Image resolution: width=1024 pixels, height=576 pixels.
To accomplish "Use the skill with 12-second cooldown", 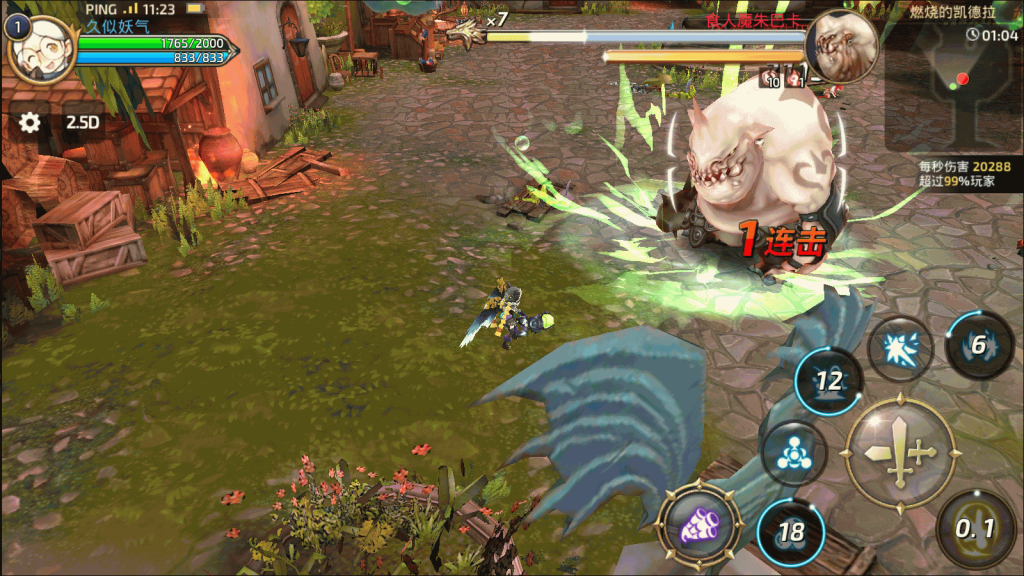I will click(828, 381).
